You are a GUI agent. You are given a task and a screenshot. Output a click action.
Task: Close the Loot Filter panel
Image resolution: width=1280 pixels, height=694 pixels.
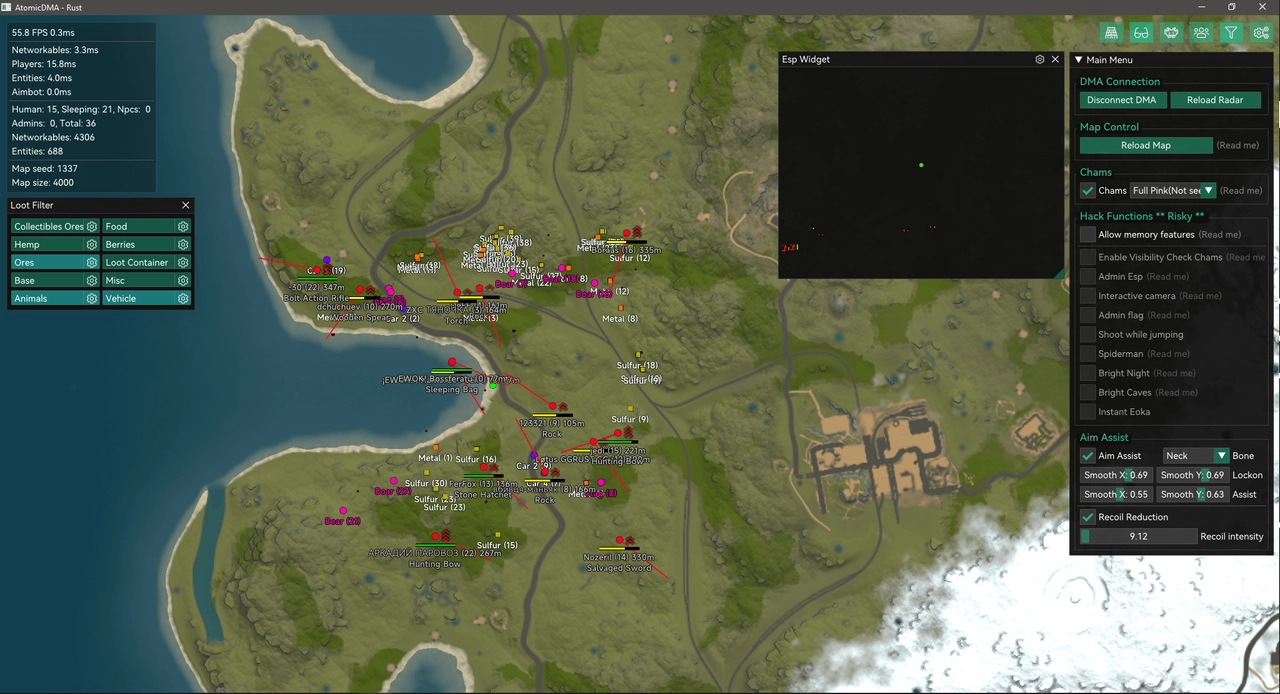coord(185,205)
